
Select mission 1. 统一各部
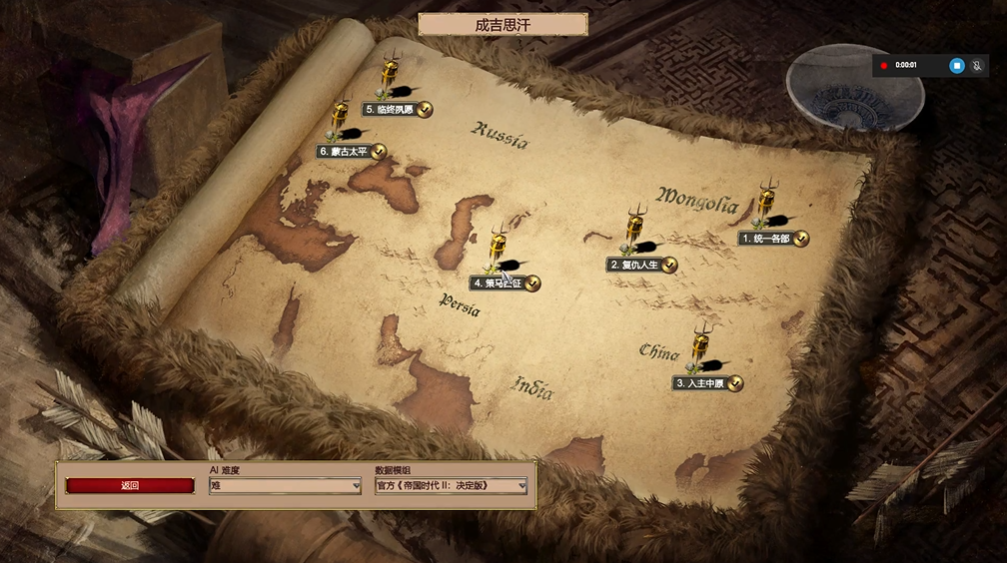tap(766, 239)
